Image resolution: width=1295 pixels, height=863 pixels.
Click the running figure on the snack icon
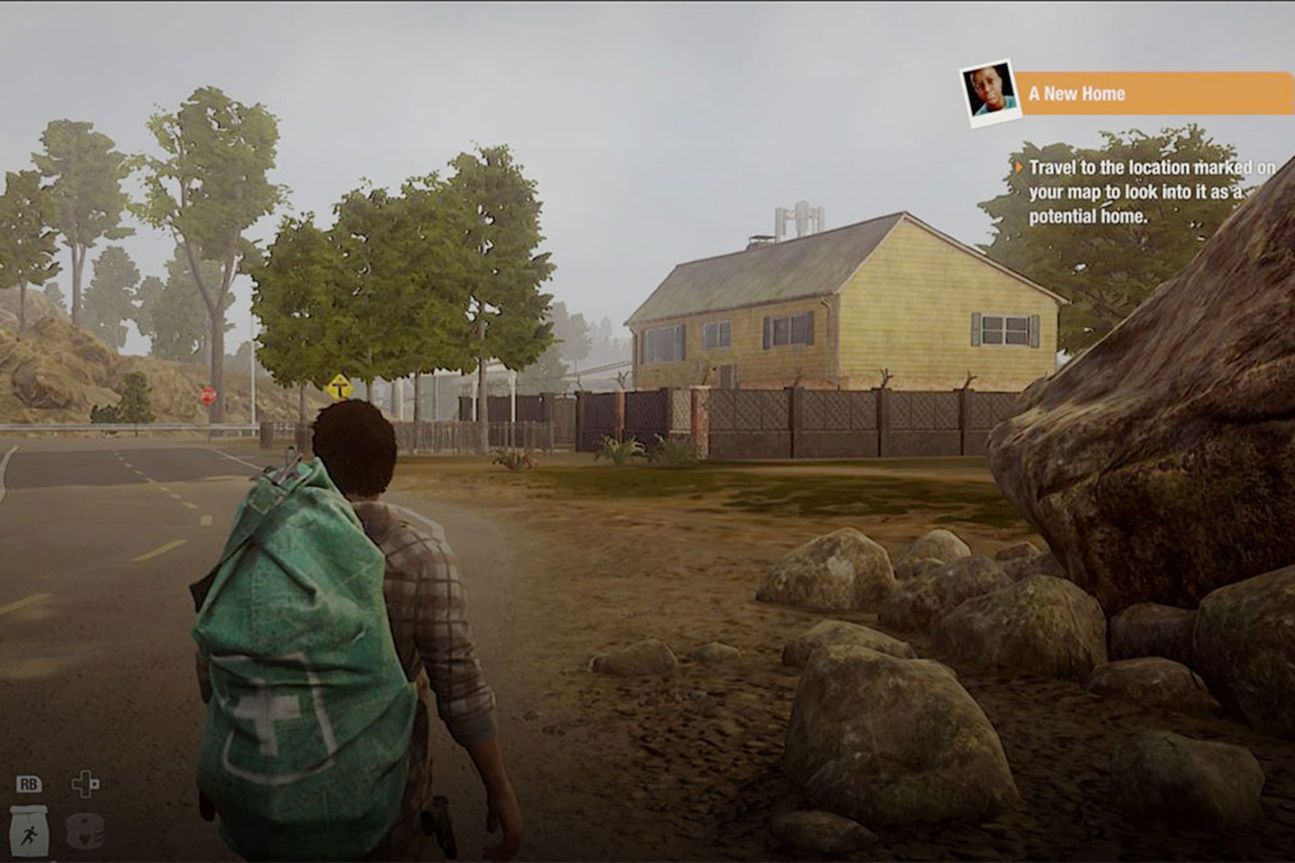coord(31,834)
